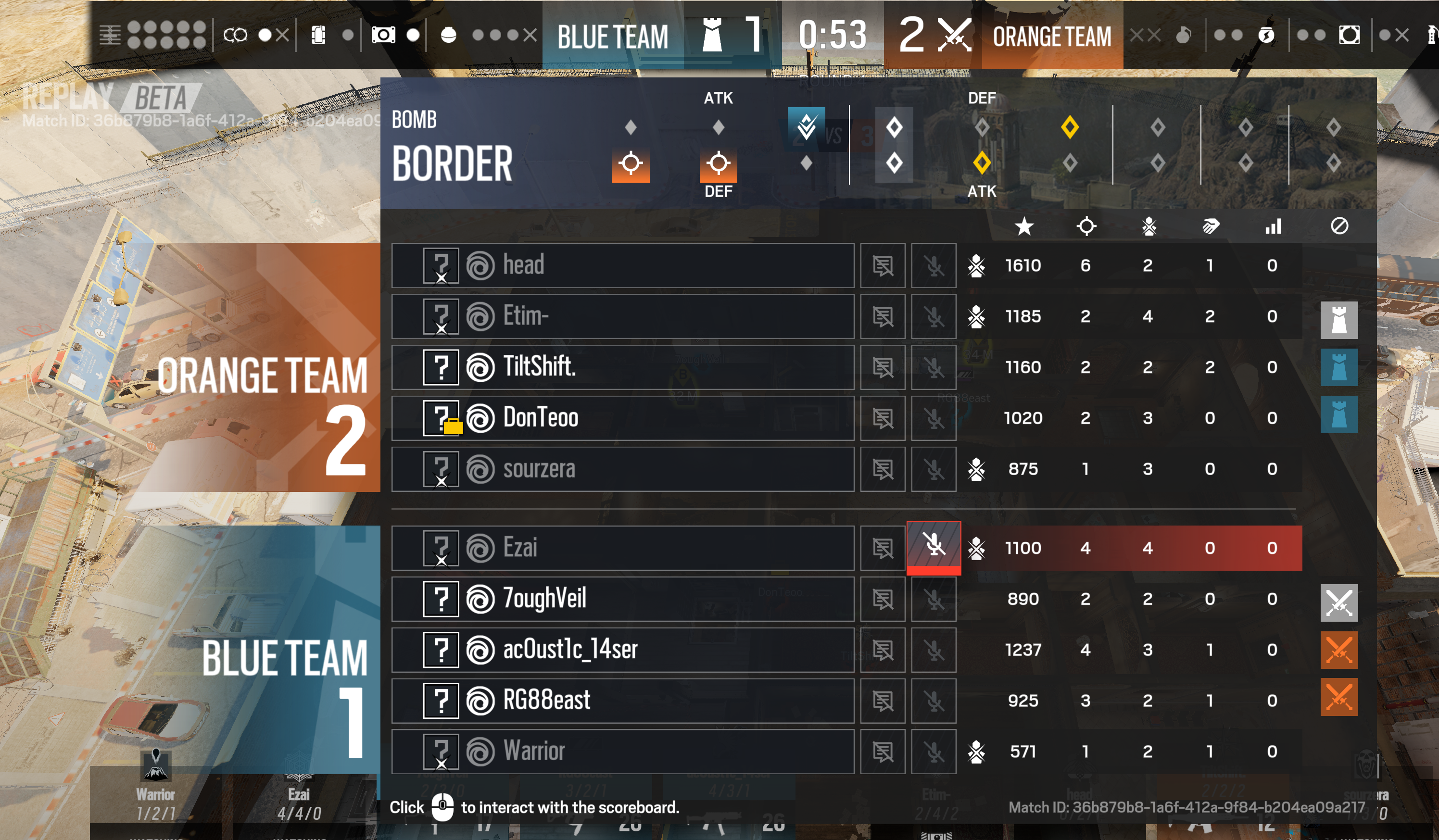Image resolution: width=1439 pixels, height=840 pixels.
Task: Click the defuser briefcase icon on DonTeoo's row
Action: 453,426
